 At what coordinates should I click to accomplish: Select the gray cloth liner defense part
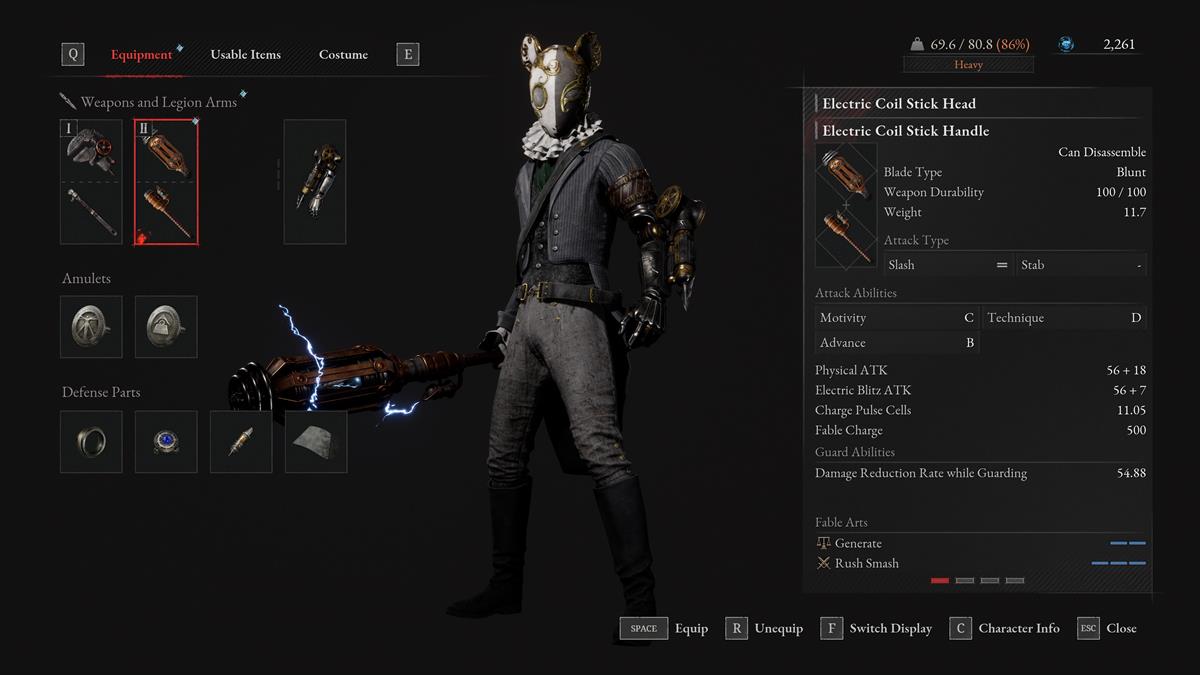click(316, 441)
